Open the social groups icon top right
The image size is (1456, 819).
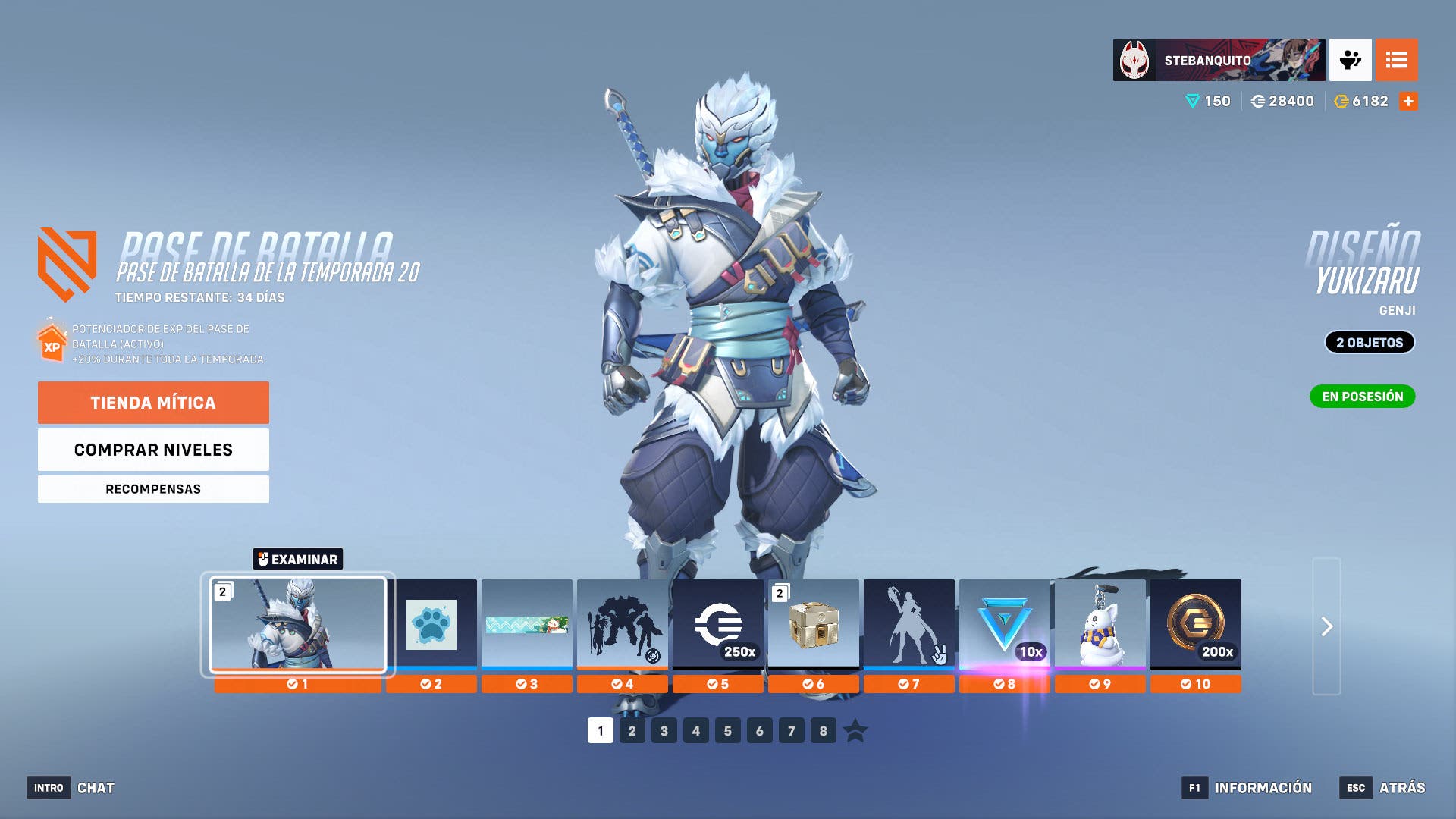coord(1352,60)
